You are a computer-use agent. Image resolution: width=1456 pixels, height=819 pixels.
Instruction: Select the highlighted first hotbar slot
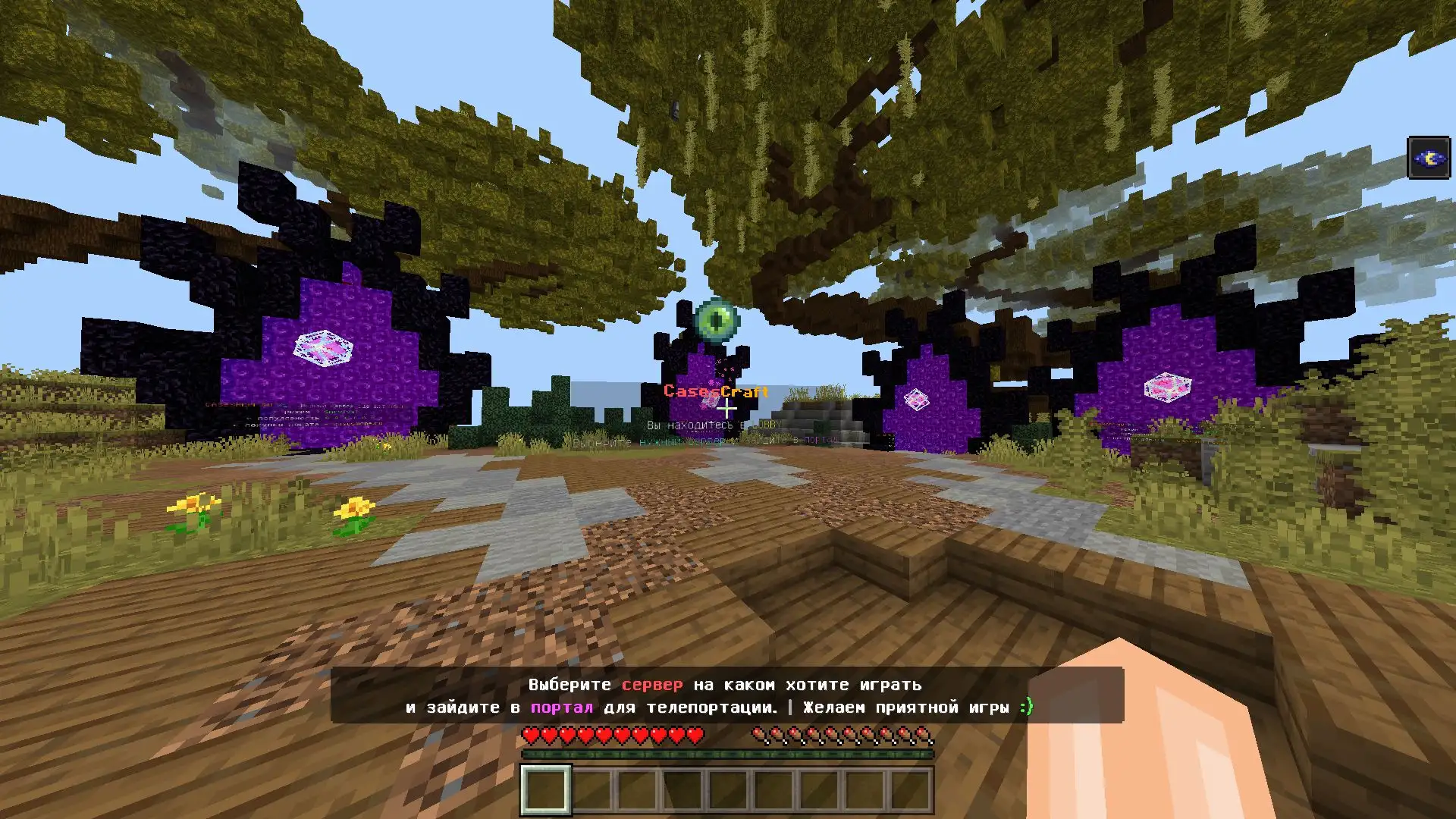pos(544,789)
